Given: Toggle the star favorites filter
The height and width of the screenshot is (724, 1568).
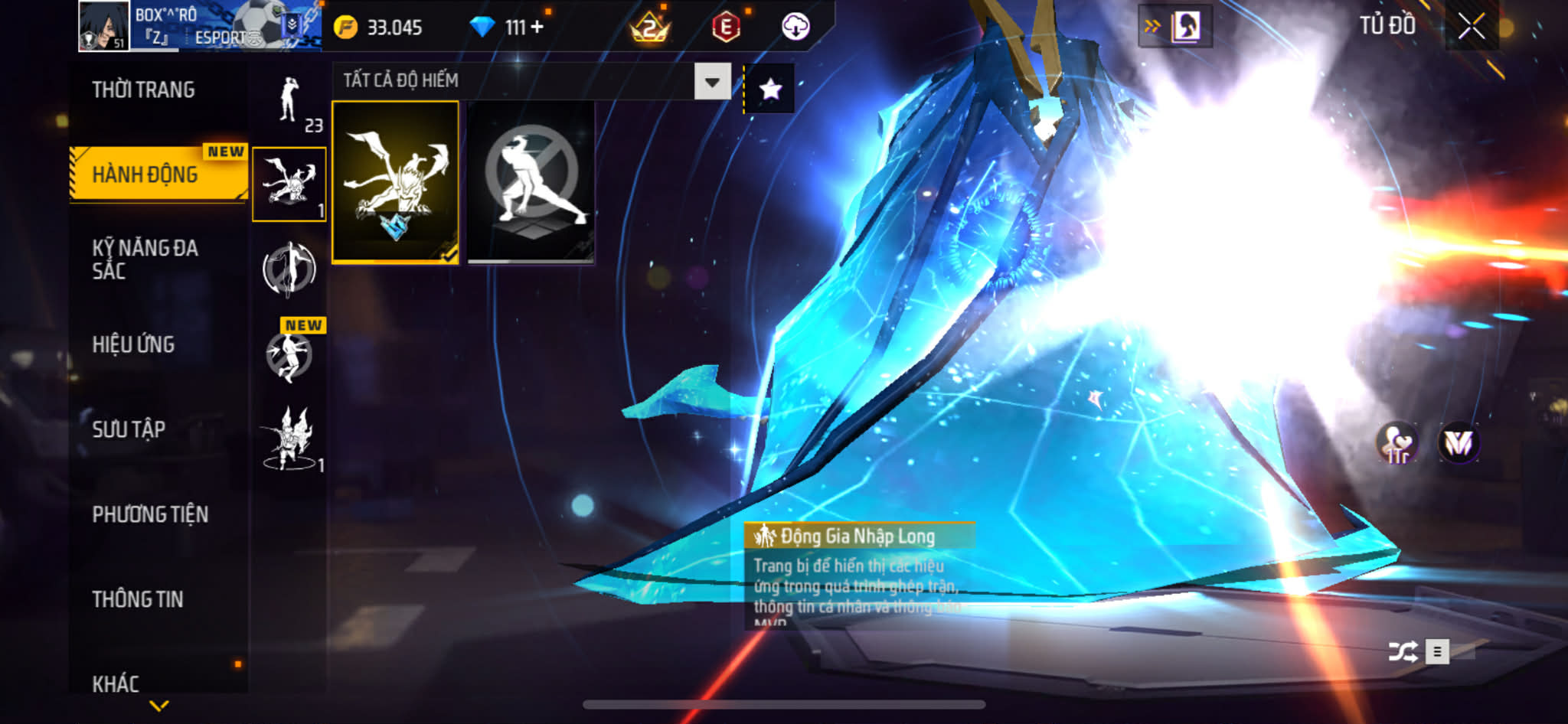Looking at the screenshot, I should click(770, 90).
